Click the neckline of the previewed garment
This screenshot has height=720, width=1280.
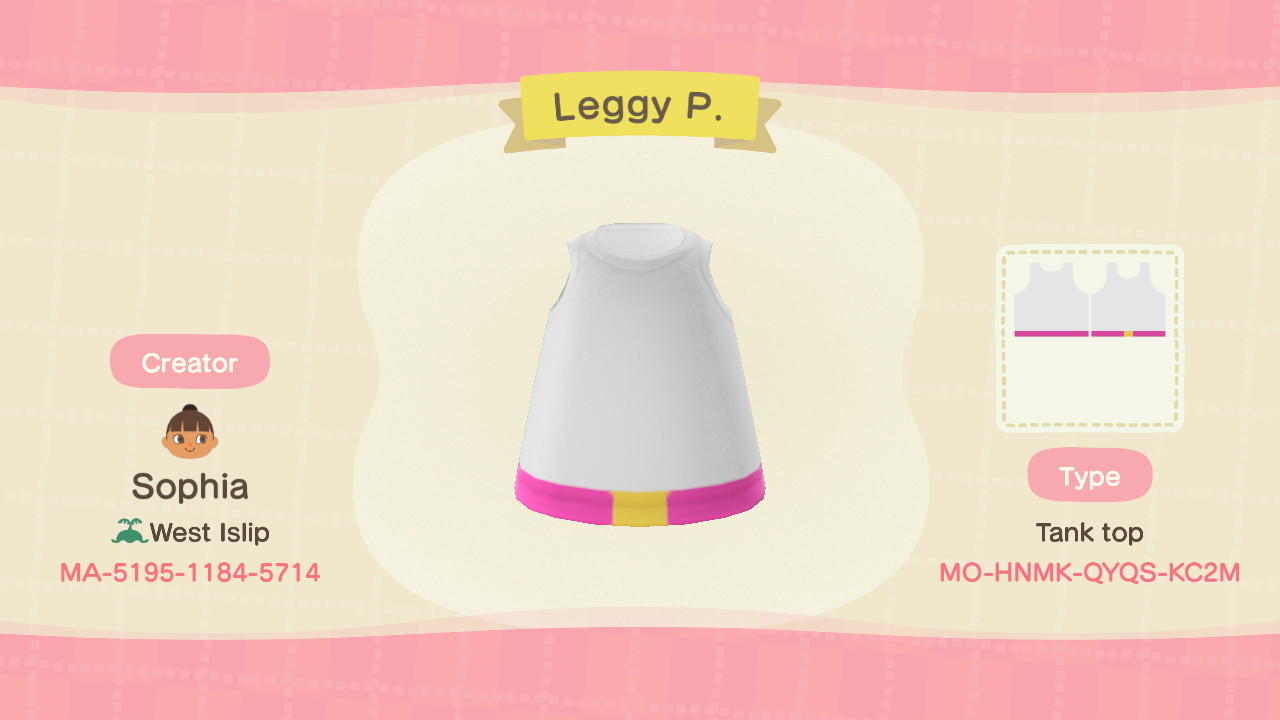pos(640,245)
